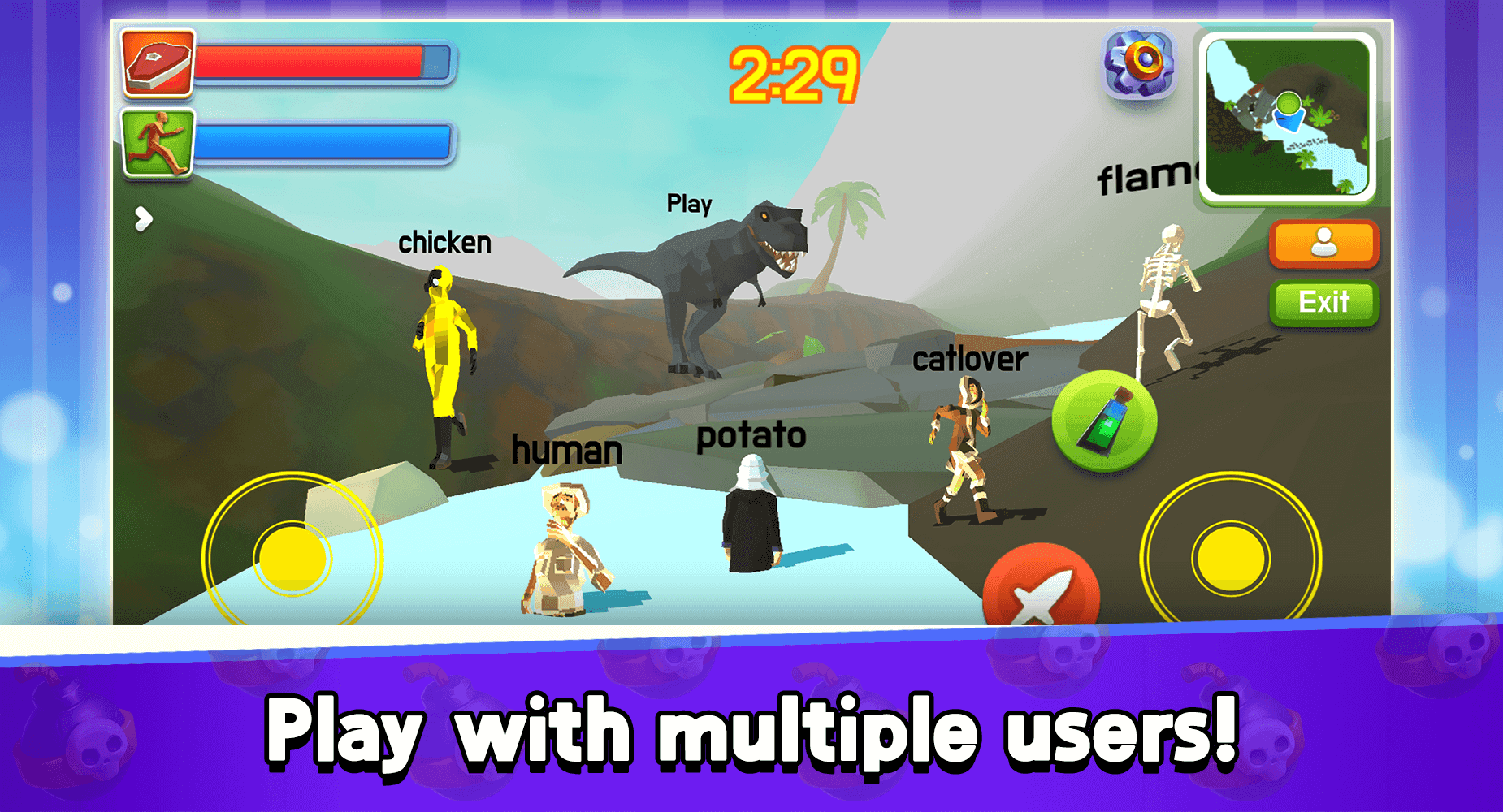Tap the match timer showing 2:29

pos(794,73)
